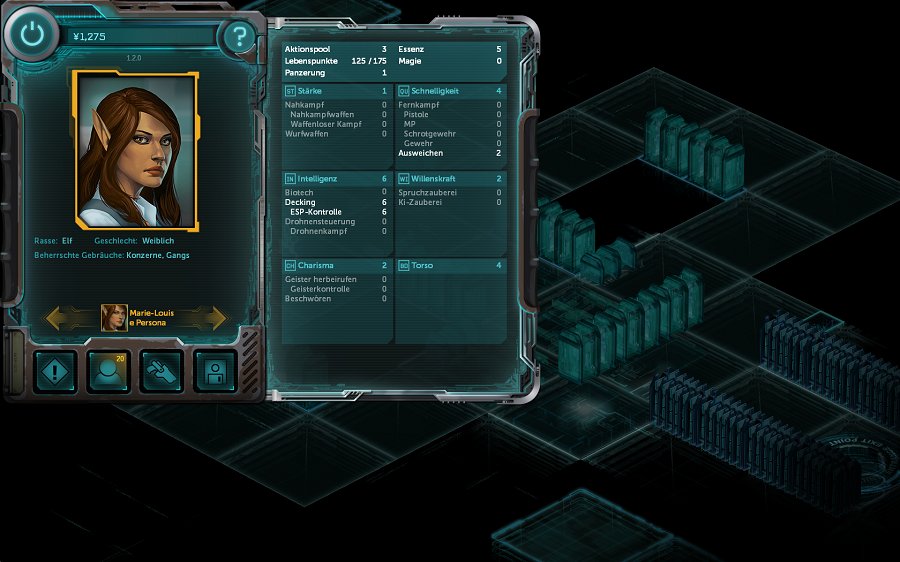Choose the Charisma attribute header
900x562 pixels.
coord(336,266)
